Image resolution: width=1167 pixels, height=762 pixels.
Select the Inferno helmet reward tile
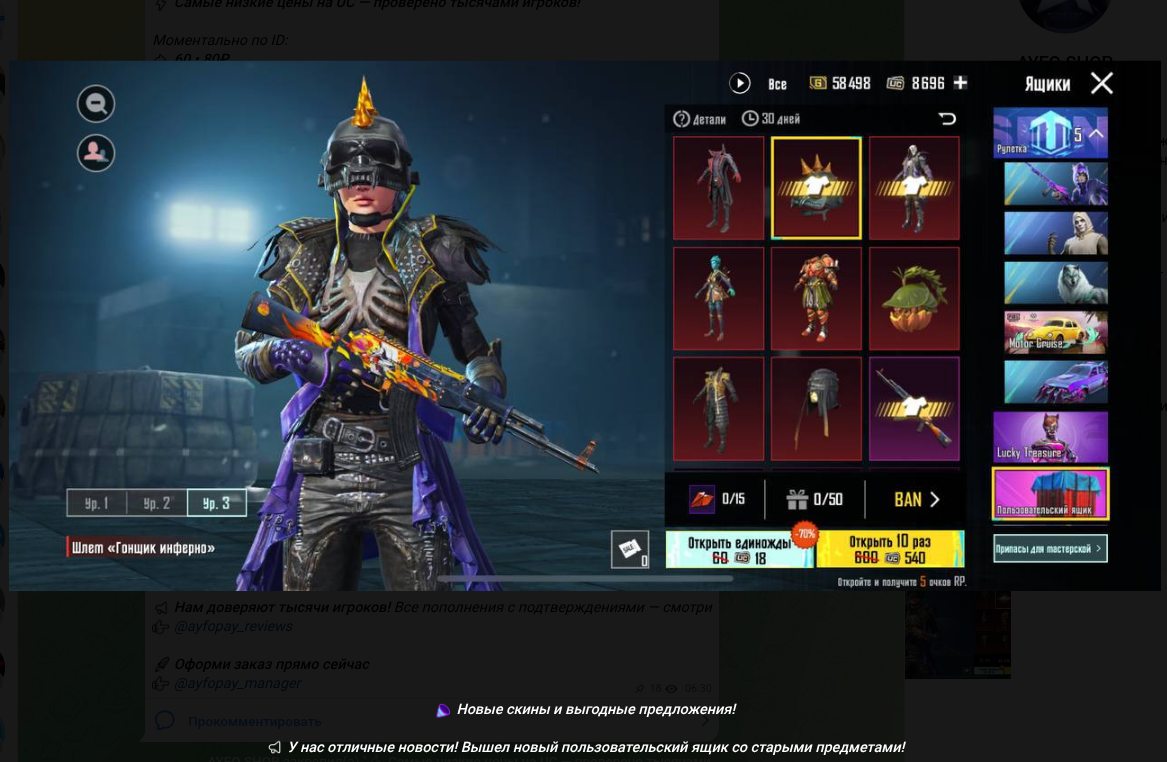(816, 188)
